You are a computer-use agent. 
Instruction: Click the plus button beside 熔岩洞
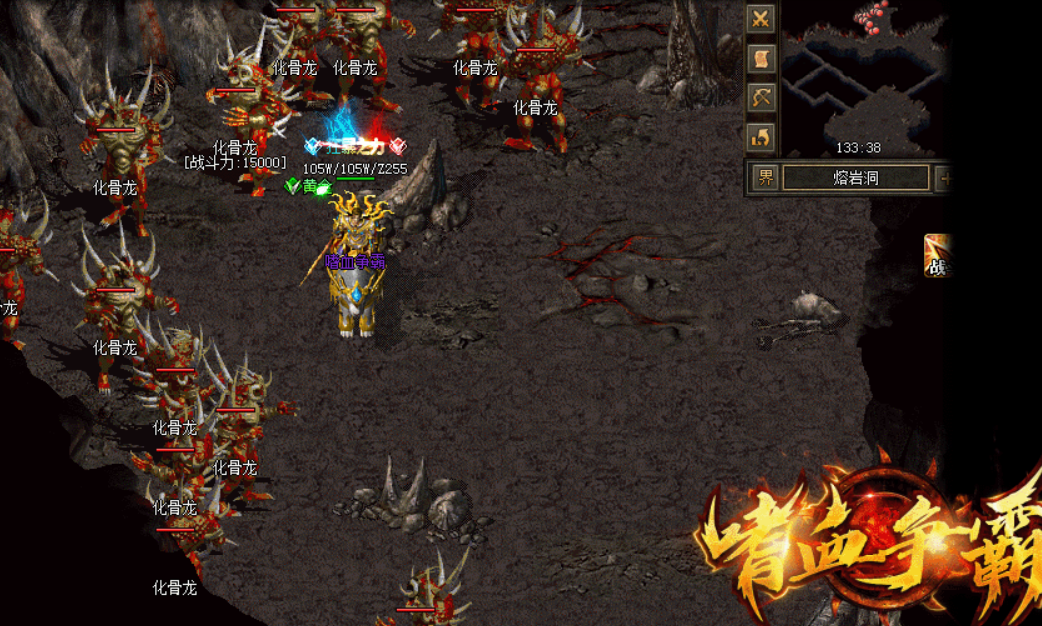pyautogui.click(x=943, y=179)
